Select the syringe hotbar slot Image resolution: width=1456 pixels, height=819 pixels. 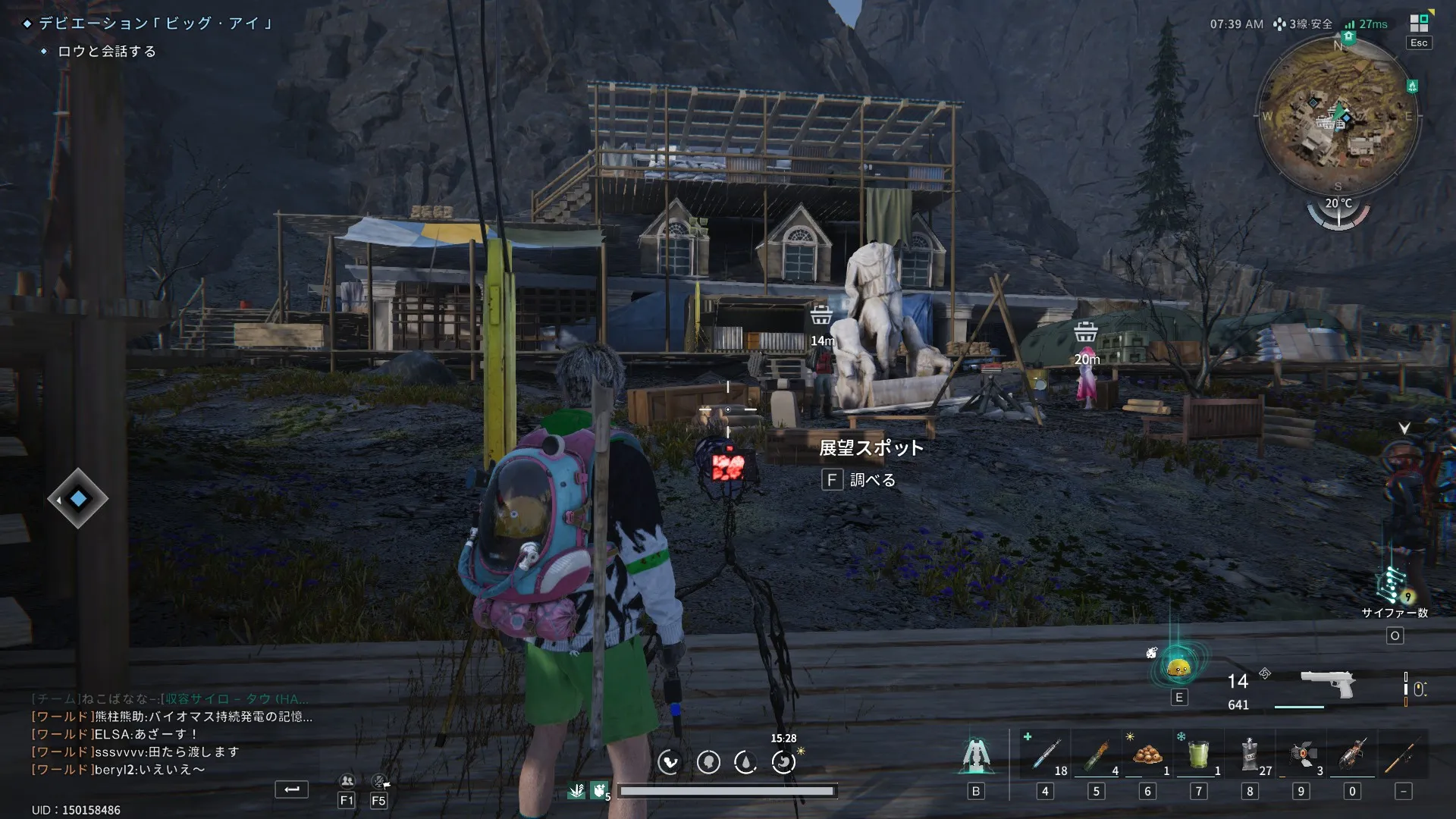tap(1045, 755)
